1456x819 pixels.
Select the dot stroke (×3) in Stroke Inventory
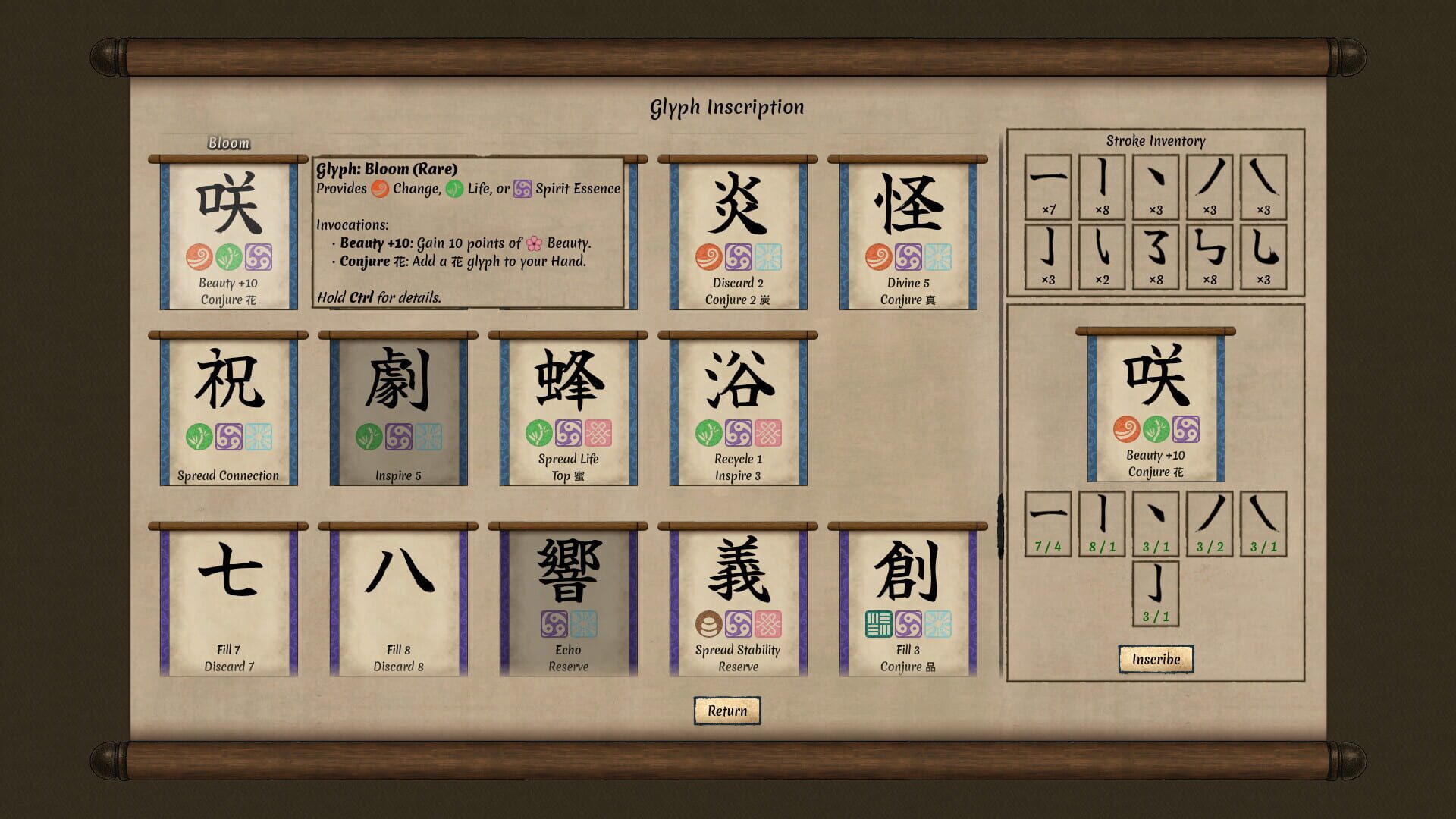tap(1154, 184)
